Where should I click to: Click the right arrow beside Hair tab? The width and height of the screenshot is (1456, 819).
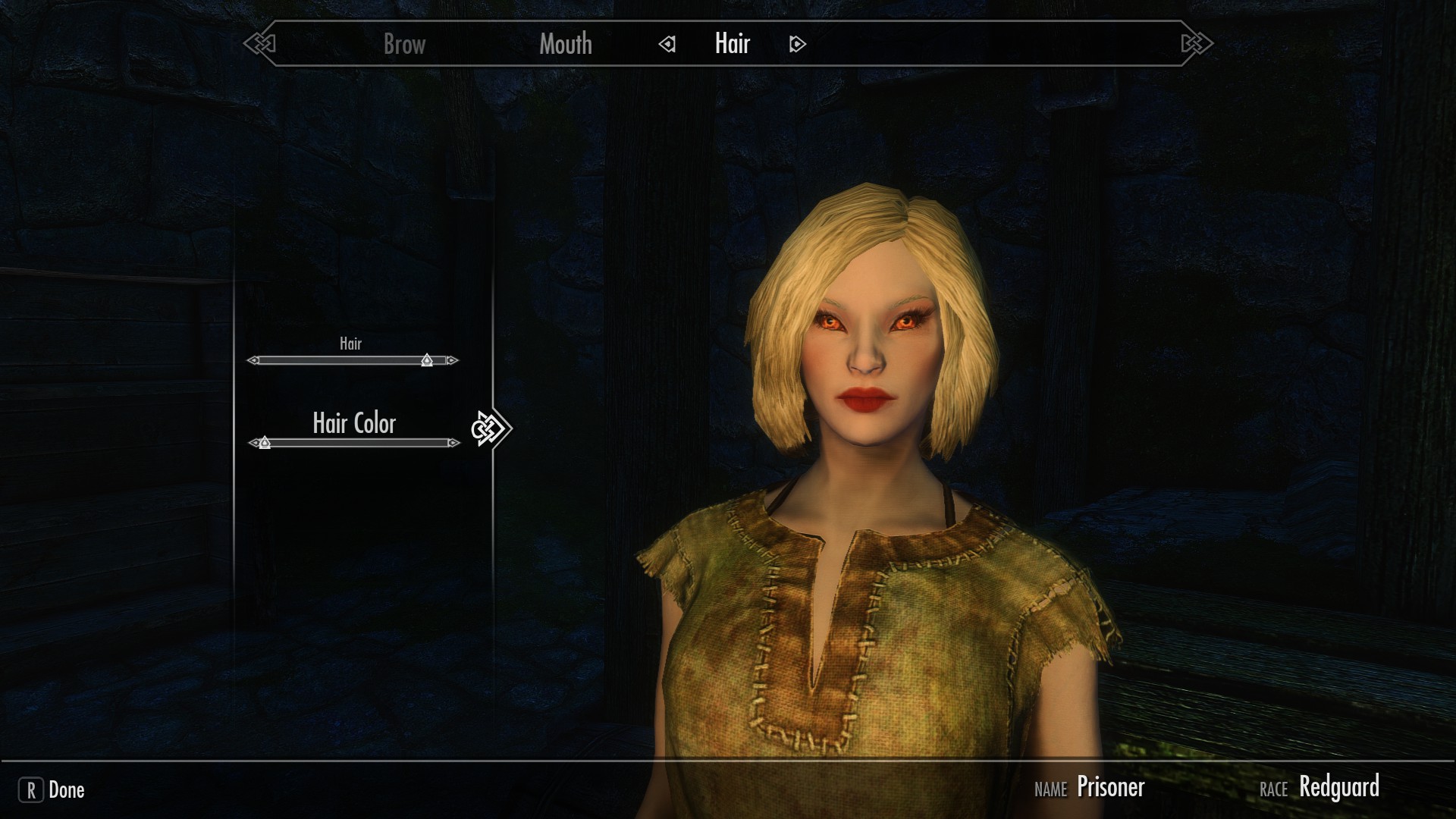[797, 45]
